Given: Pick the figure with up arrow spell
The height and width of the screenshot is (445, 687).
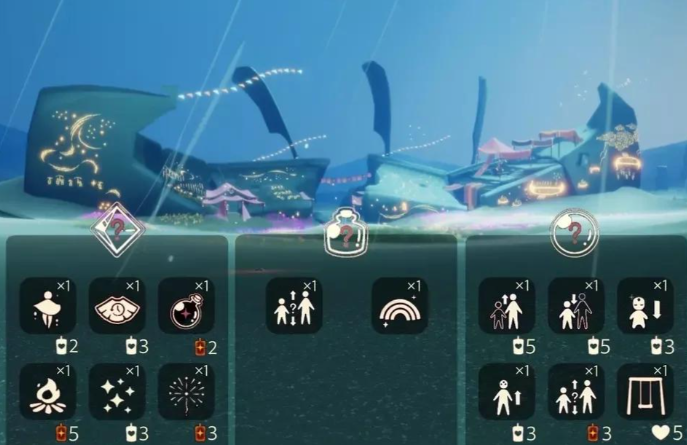Looking at the screenshot, I should point(506,391).
